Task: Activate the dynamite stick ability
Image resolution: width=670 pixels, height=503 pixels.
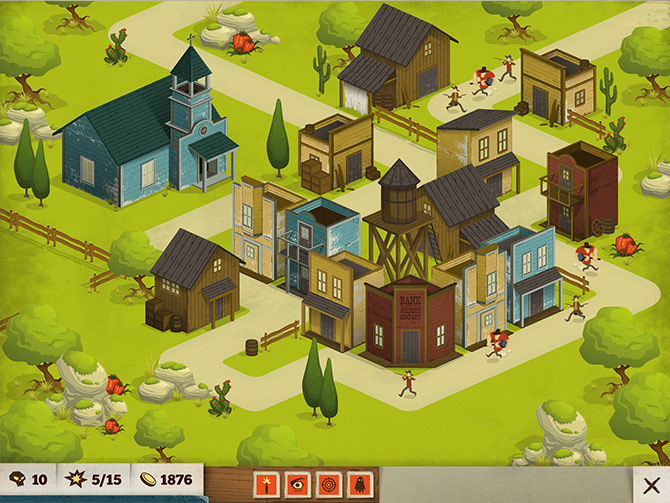Action: pos(266,481)
